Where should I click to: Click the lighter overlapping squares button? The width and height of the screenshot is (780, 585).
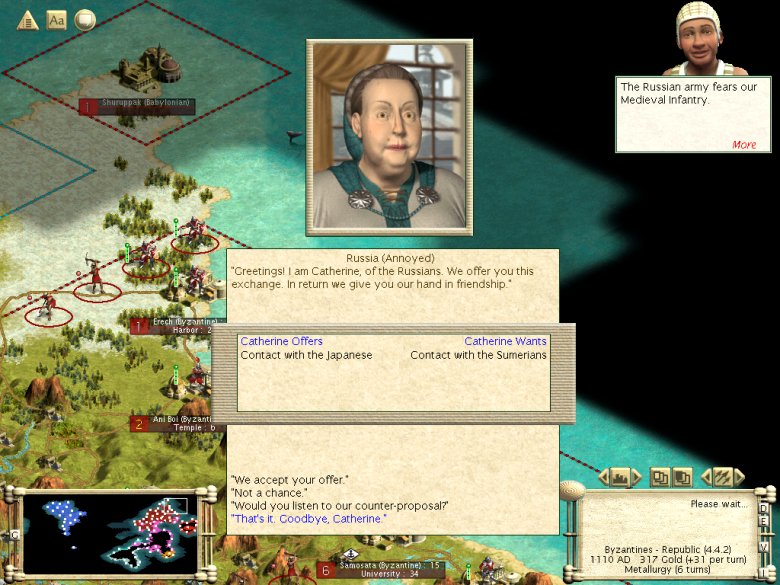coord(661,477)
